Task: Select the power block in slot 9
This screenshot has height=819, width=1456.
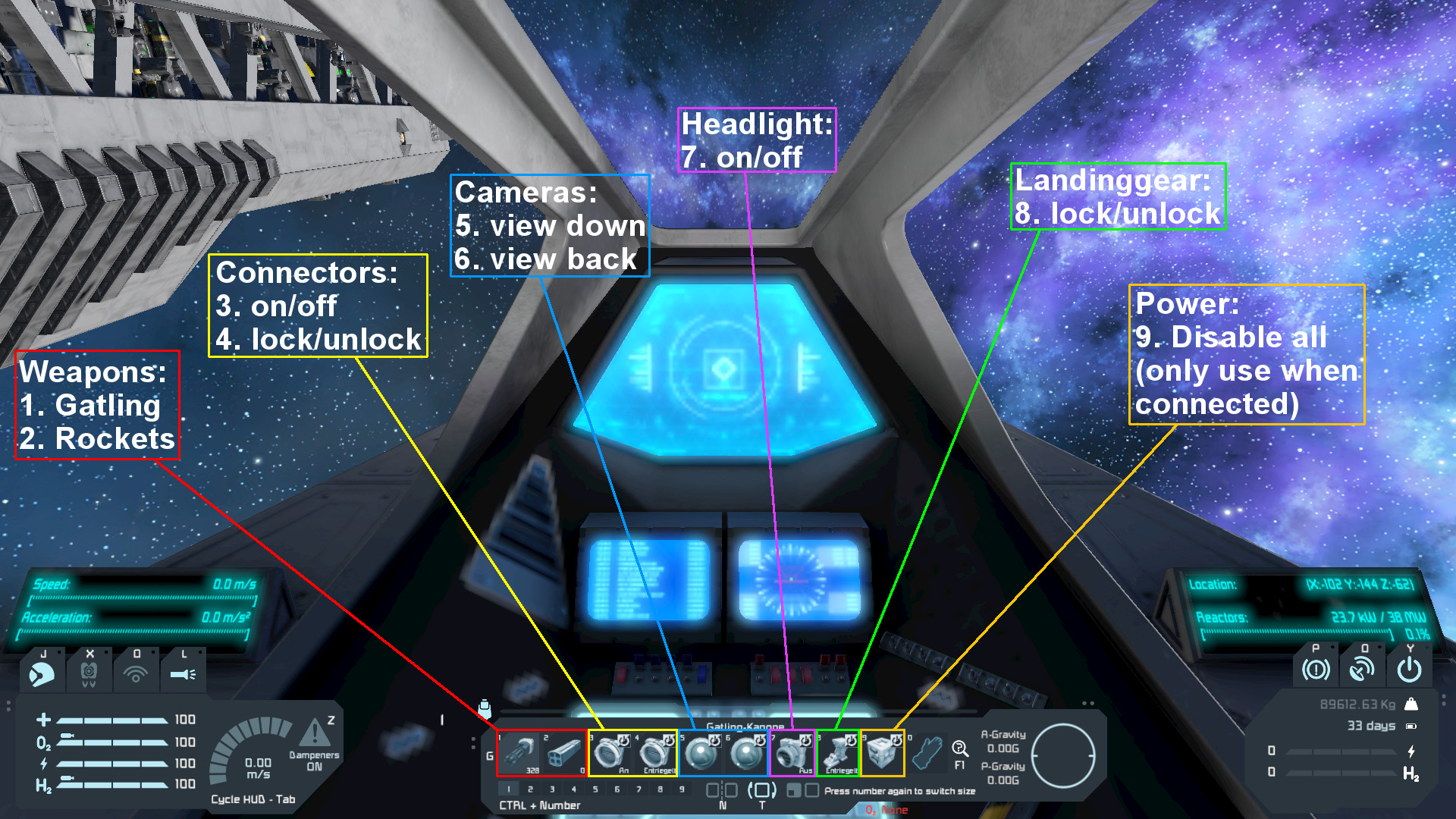Action: coord(883,753)
